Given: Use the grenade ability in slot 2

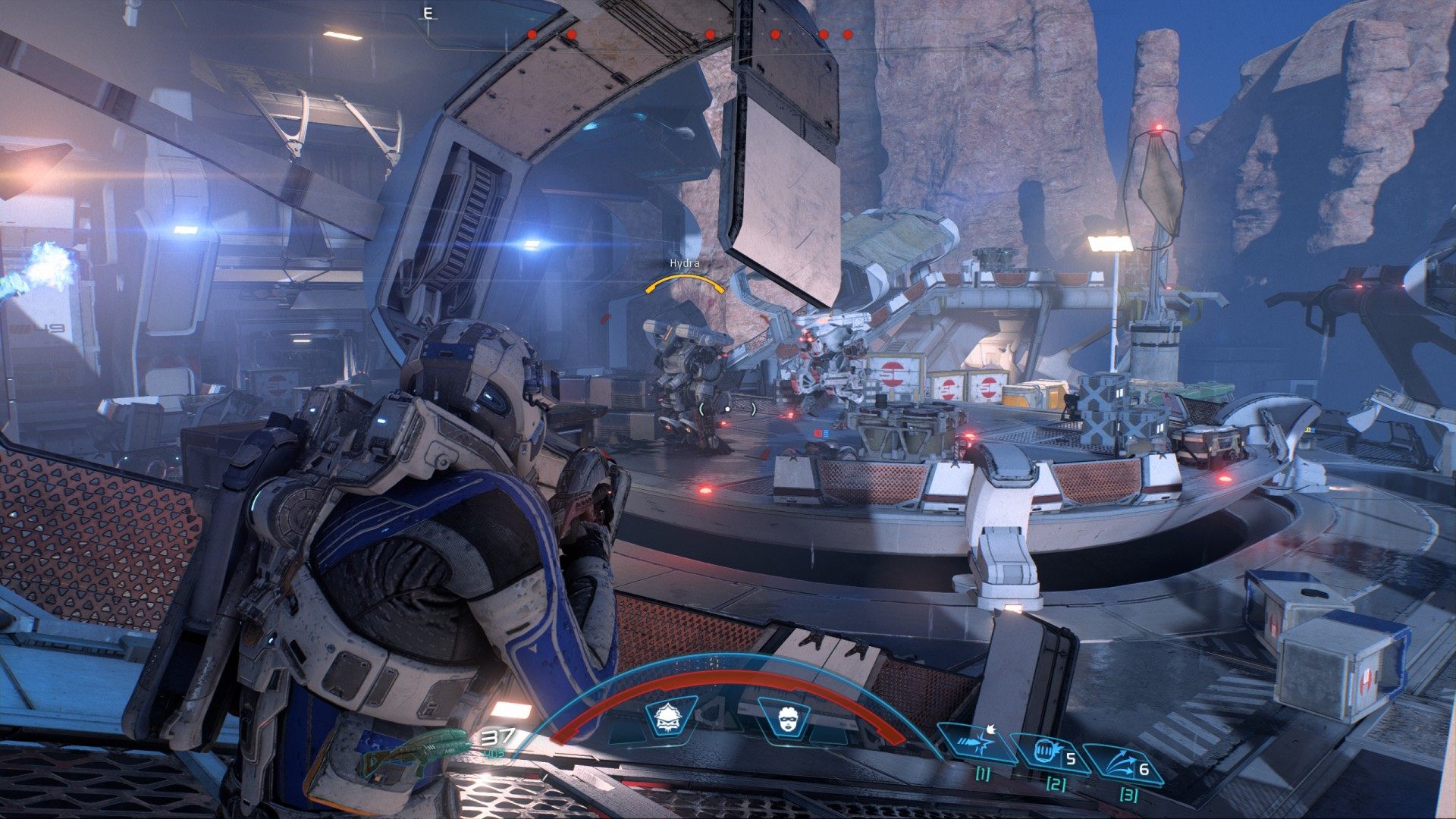Looking at the screenshot, I should (x=1046, y=754).
